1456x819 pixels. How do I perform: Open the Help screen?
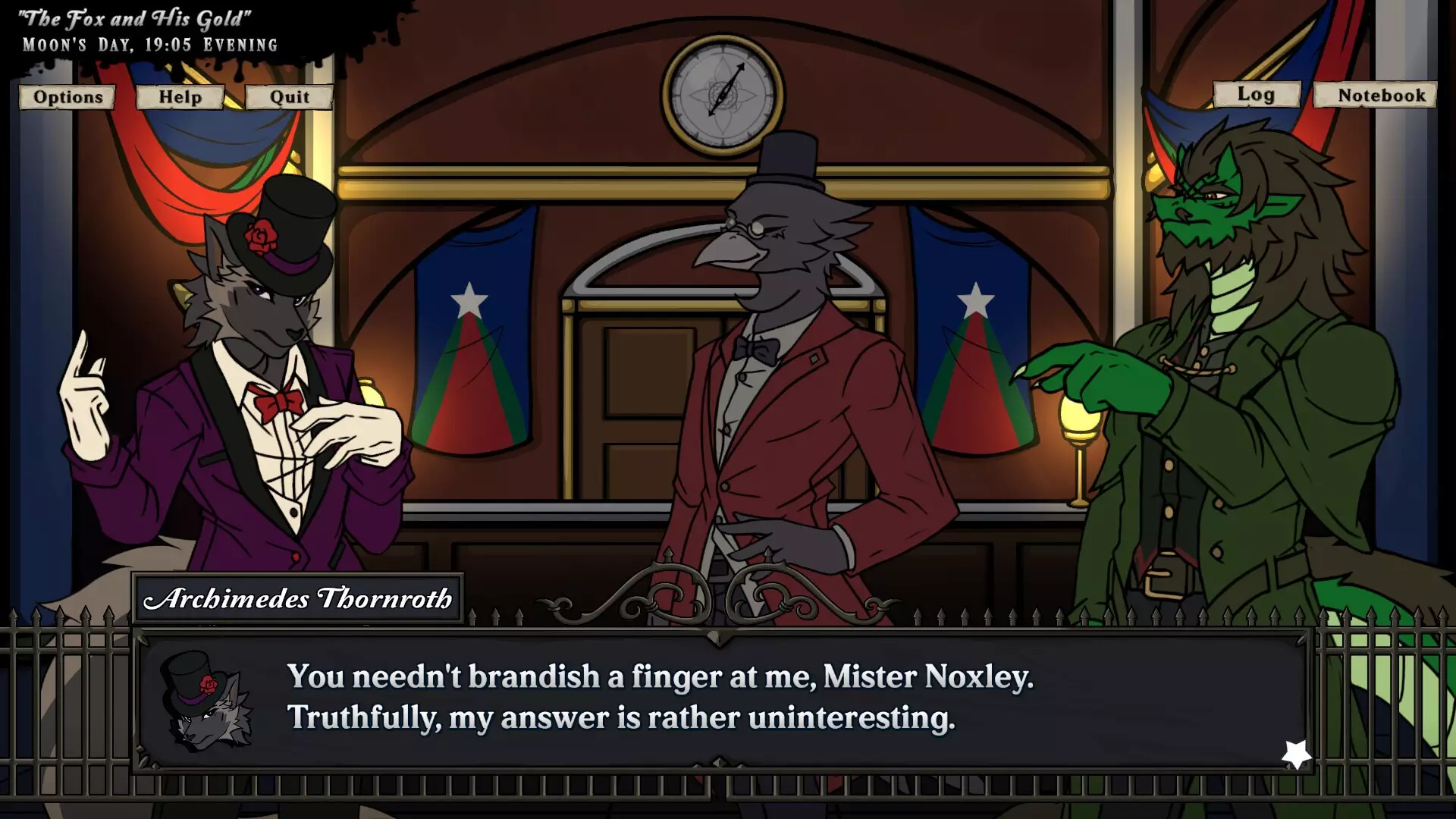pos(179,97)
